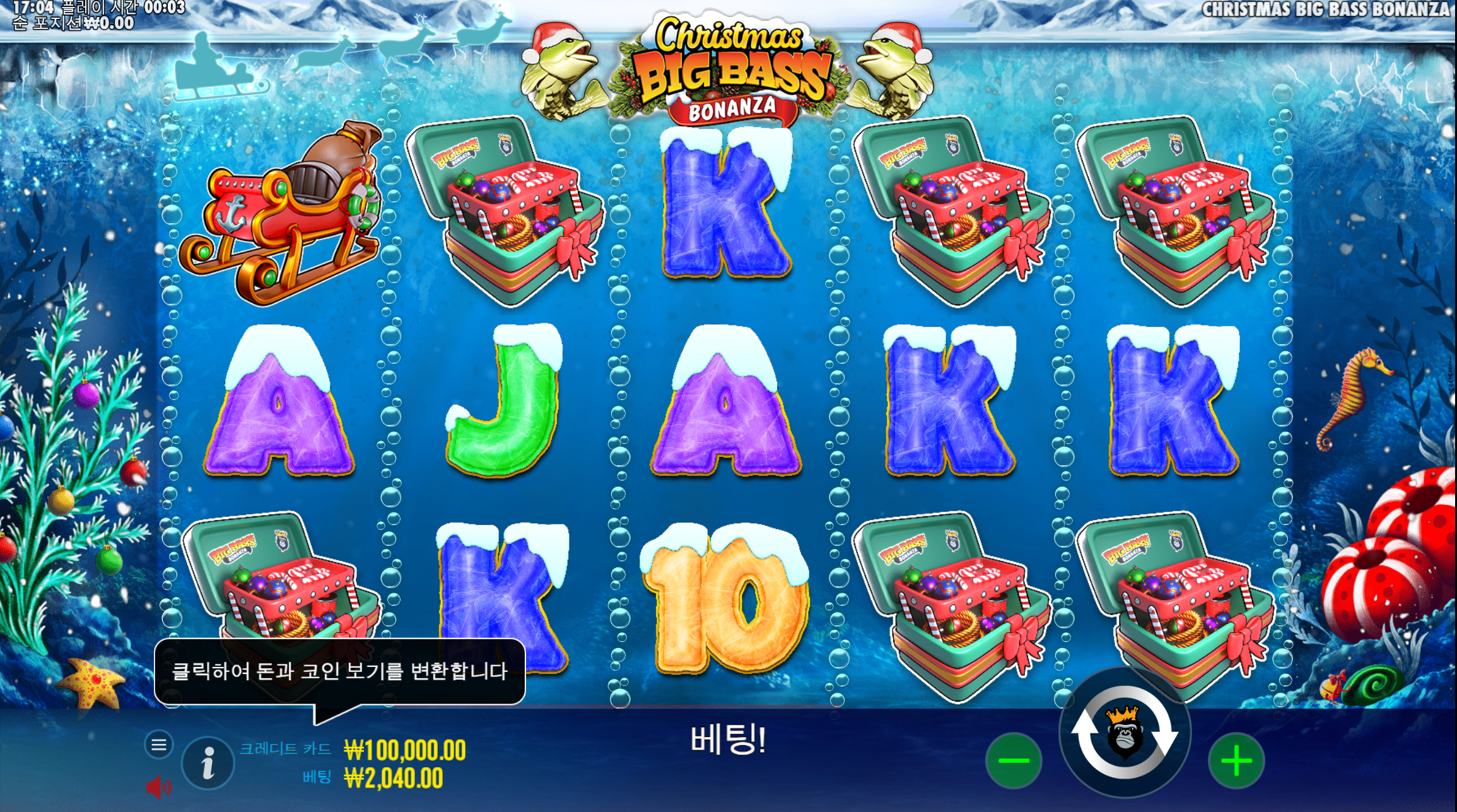Open the game info page
Screen dimensions: 1457x812
[208, 763]
